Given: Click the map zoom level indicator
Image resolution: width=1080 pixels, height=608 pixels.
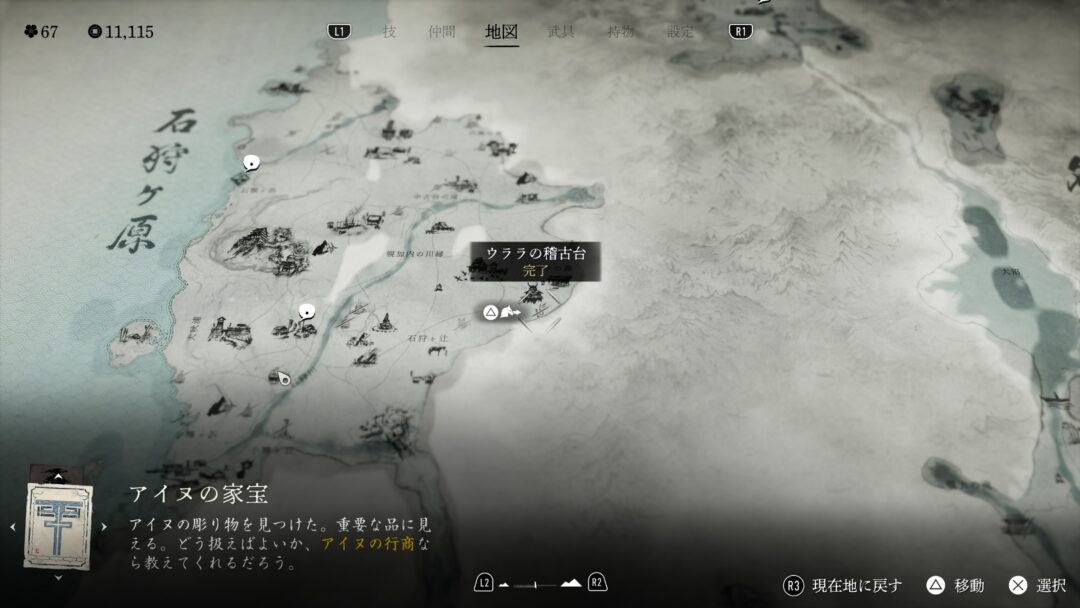Looking at the screenshot, I should click(x=540, y=583).
